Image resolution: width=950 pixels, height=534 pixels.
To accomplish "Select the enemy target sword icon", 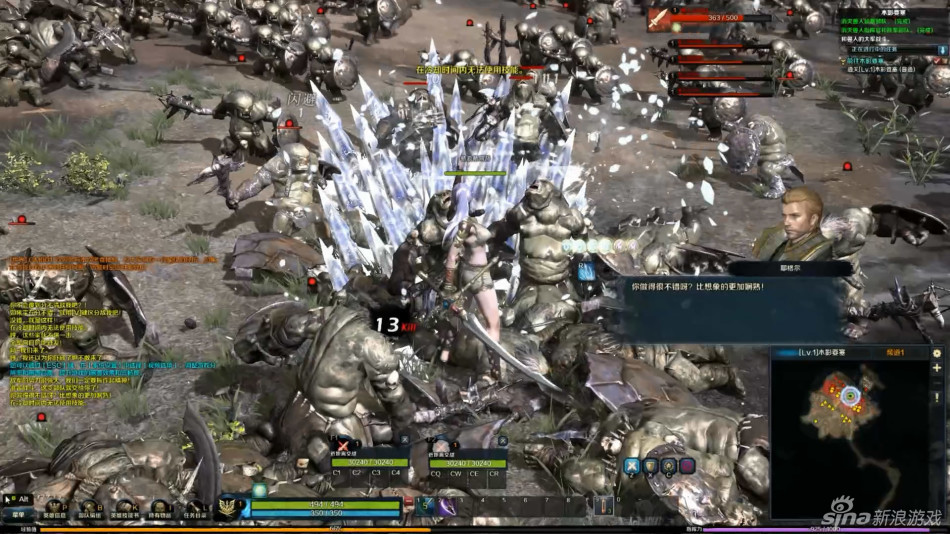I will (x=660, y=18).
